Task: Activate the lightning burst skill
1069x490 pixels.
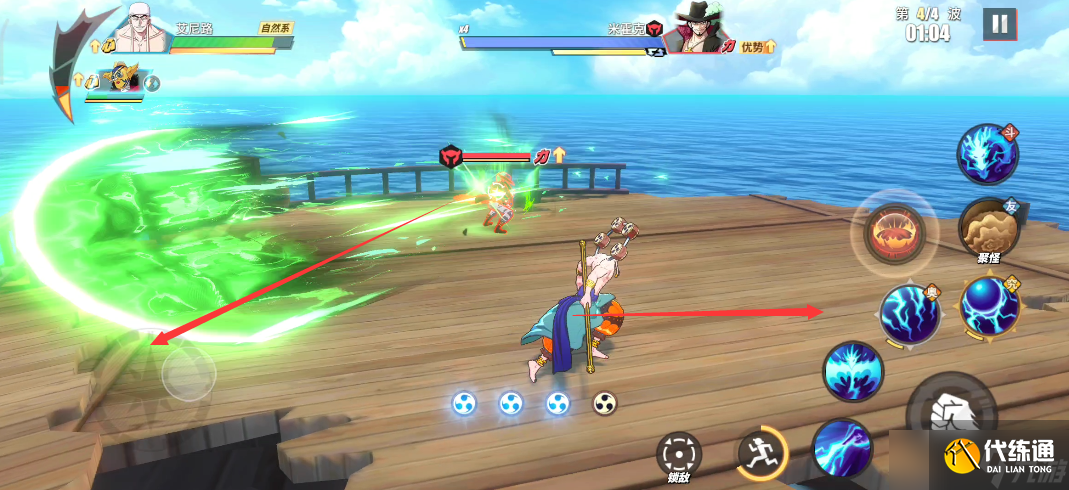Action: pos(853,371)
